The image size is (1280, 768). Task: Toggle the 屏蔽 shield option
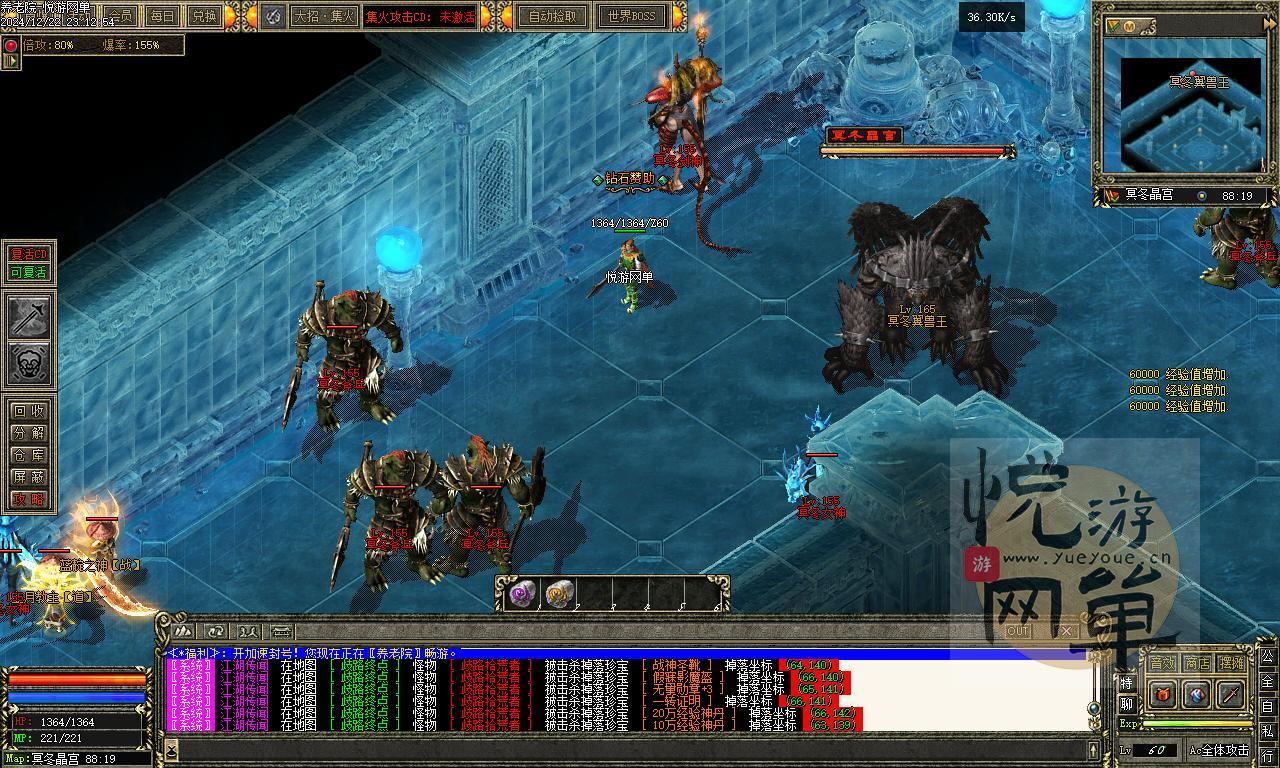tap(29, 477)
